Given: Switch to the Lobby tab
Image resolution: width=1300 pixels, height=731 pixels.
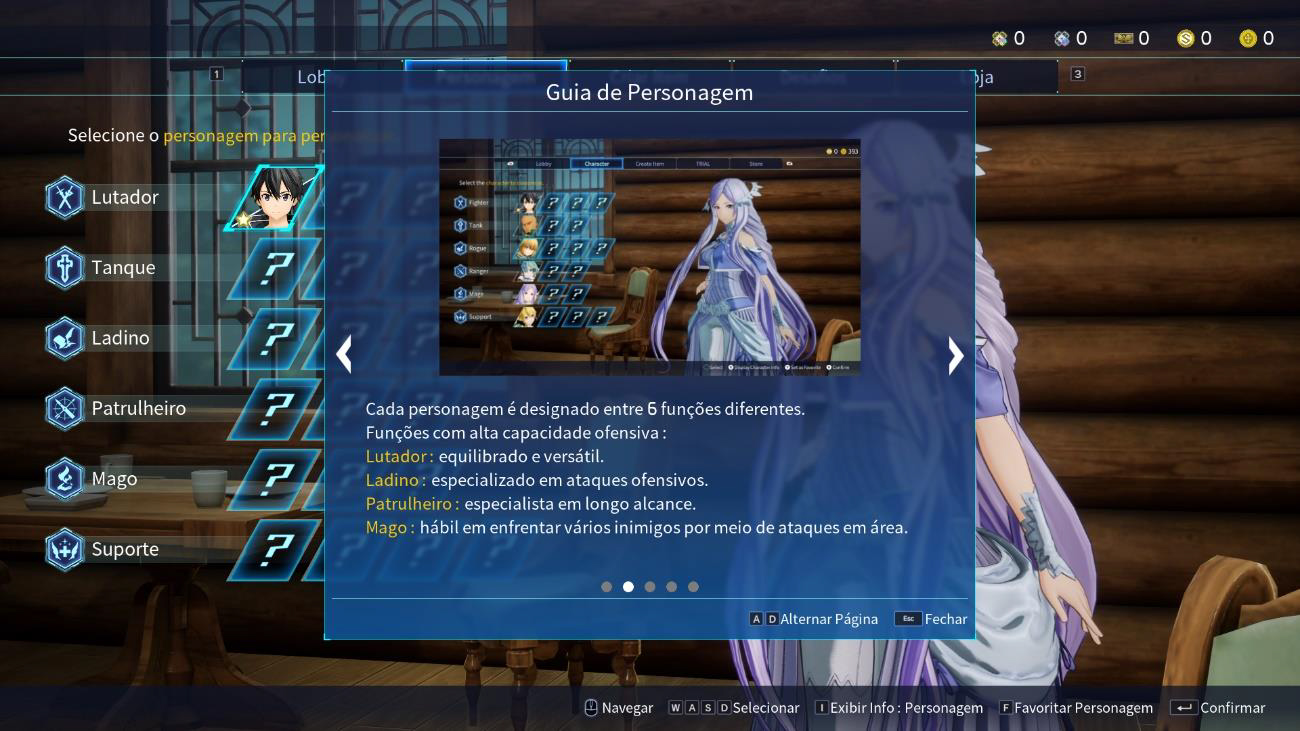Looking at the screenshot, I should point(312,77).
